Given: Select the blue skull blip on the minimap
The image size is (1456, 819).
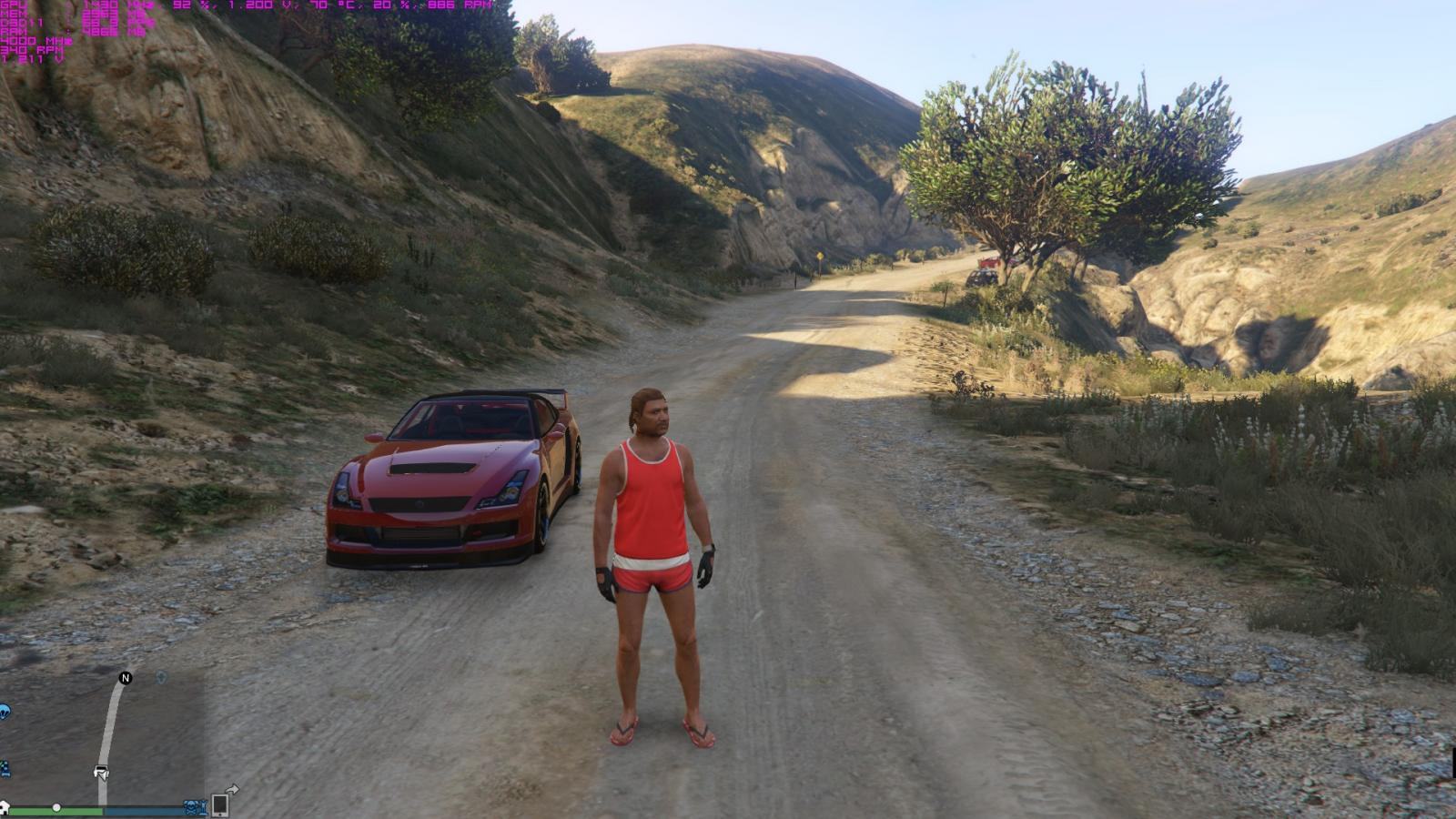Looking at the screenshot, I should point(190,807).
